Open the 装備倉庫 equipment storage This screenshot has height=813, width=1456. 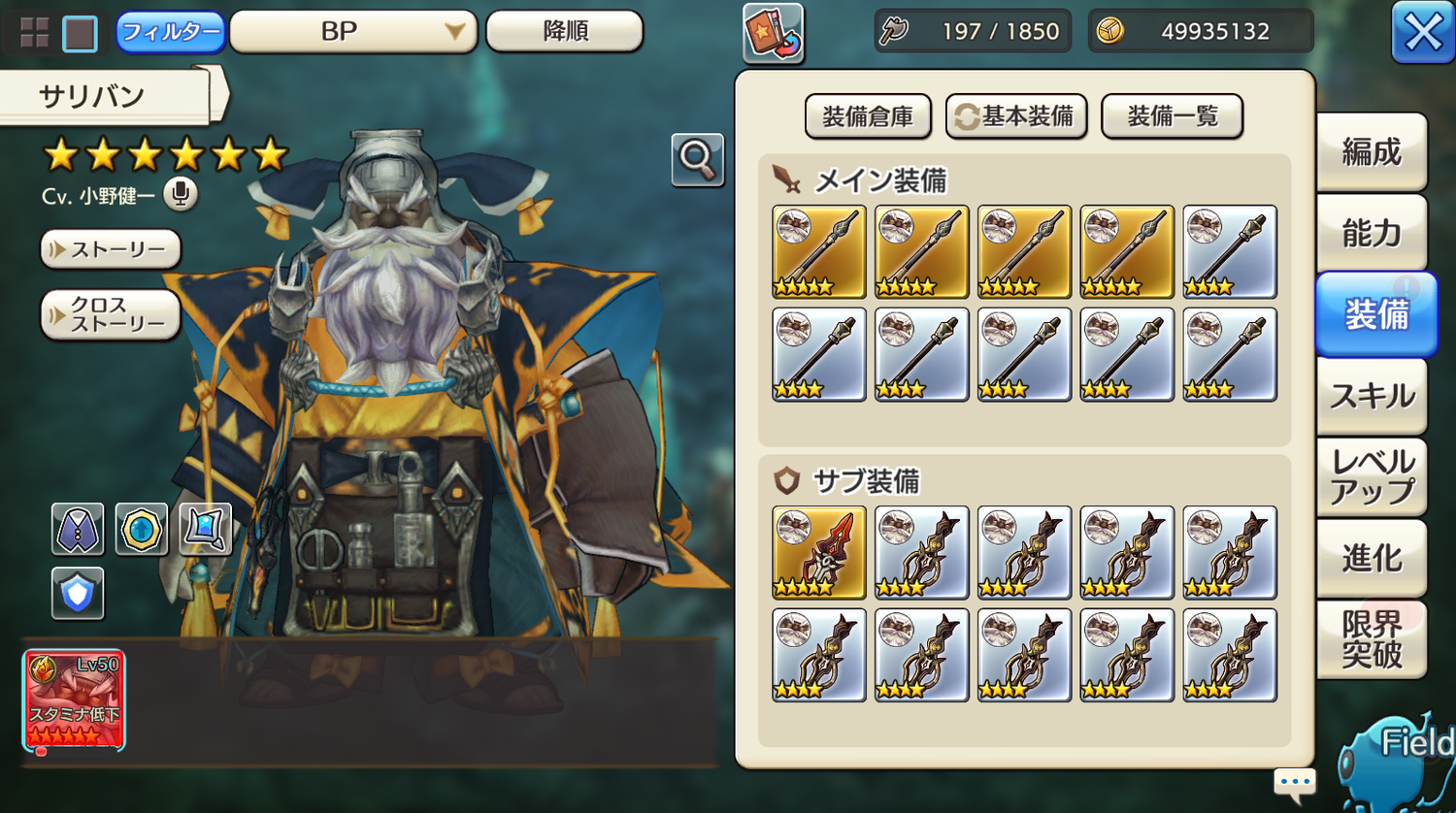click(867, 117)
